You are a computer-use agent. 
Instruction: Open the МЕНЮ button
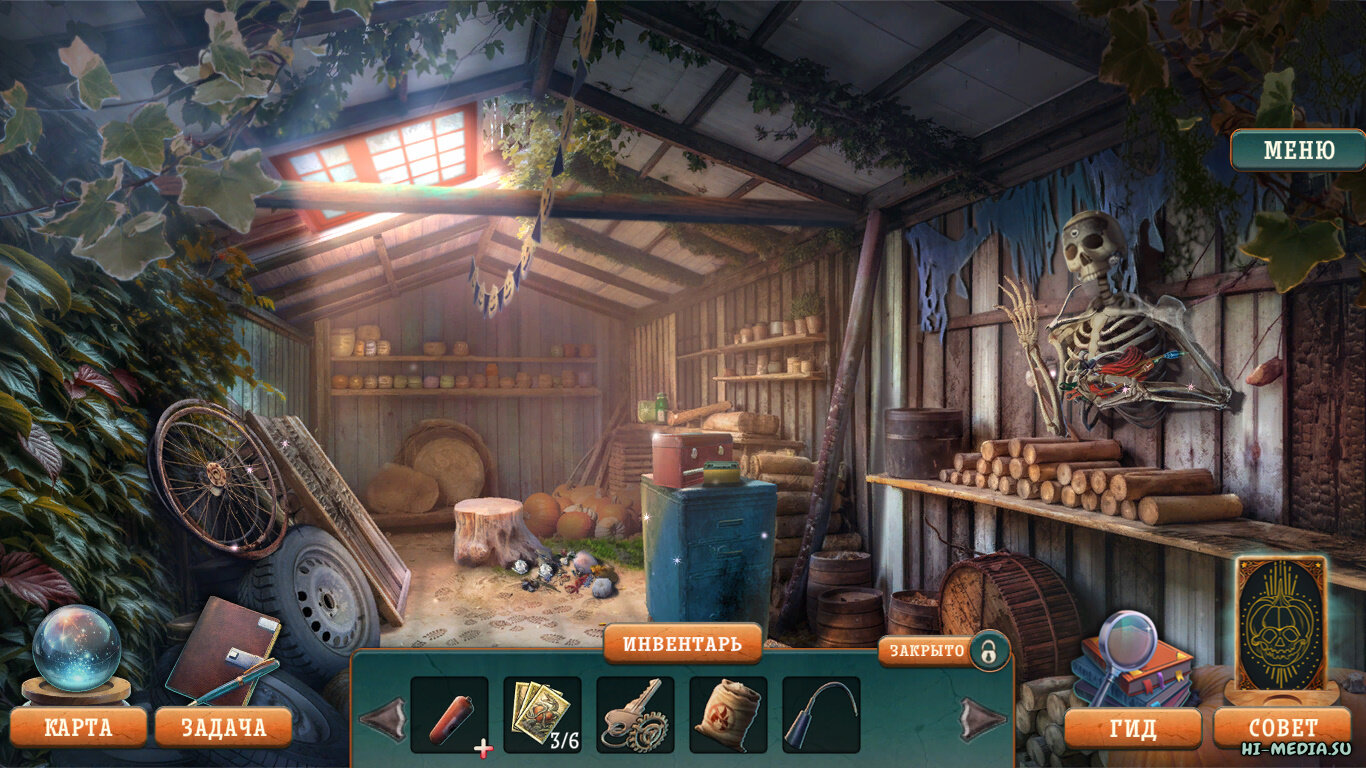point(1298,151)
